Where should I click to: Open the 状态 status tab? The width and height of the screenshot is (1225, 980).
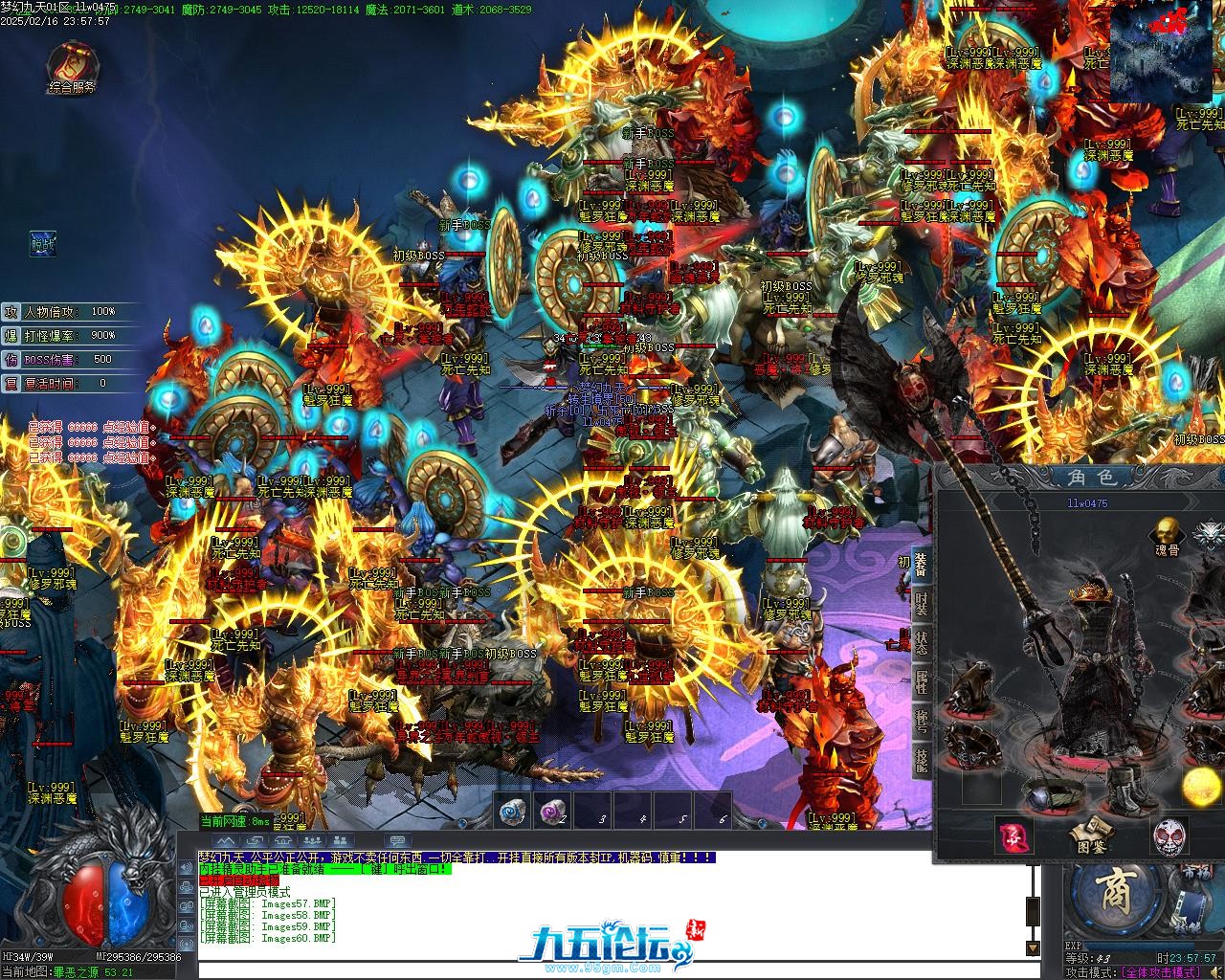pyautogui.click(x=921, y=643)
